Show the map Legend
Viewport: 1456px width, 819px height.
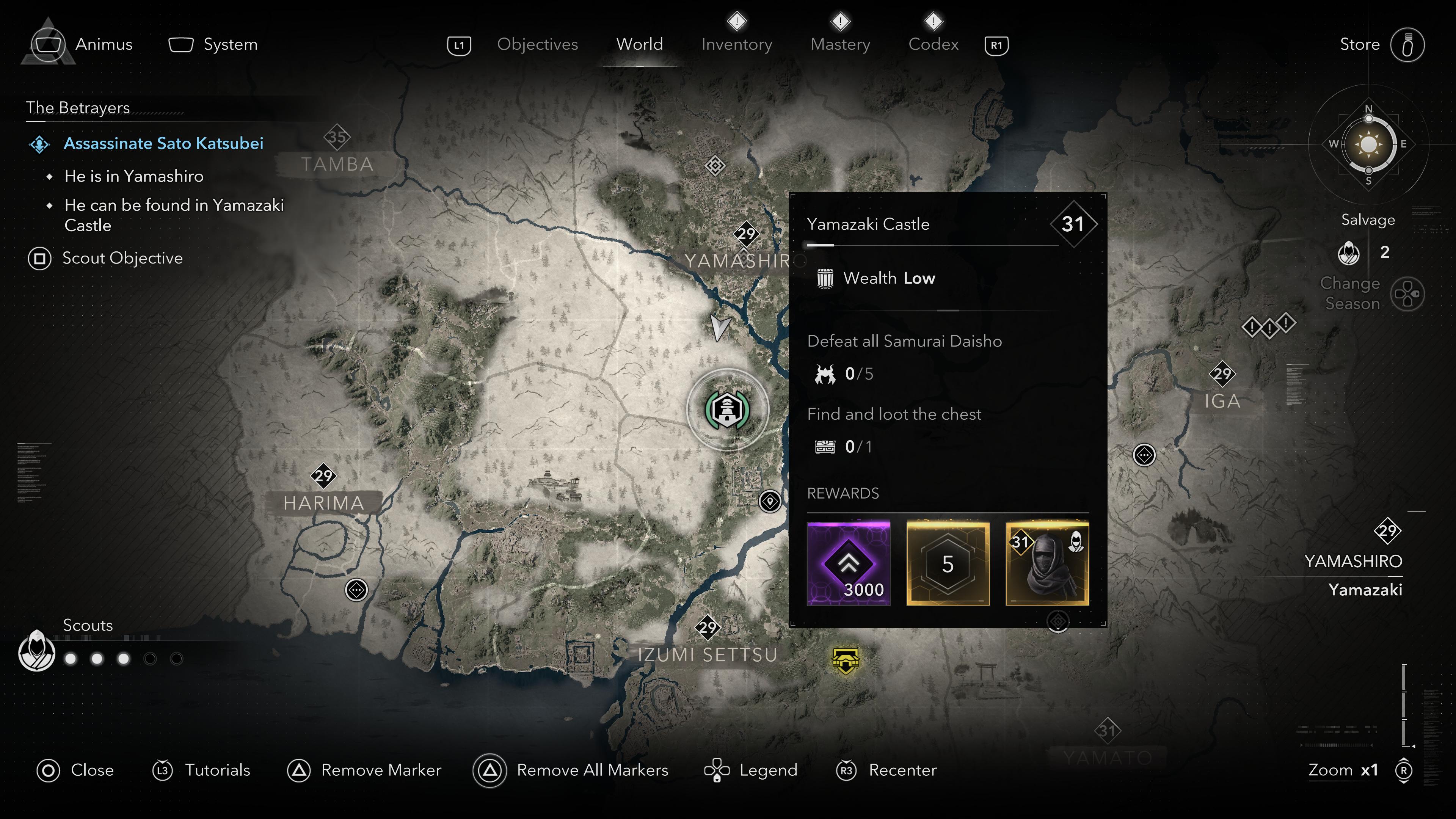[767, 770]
